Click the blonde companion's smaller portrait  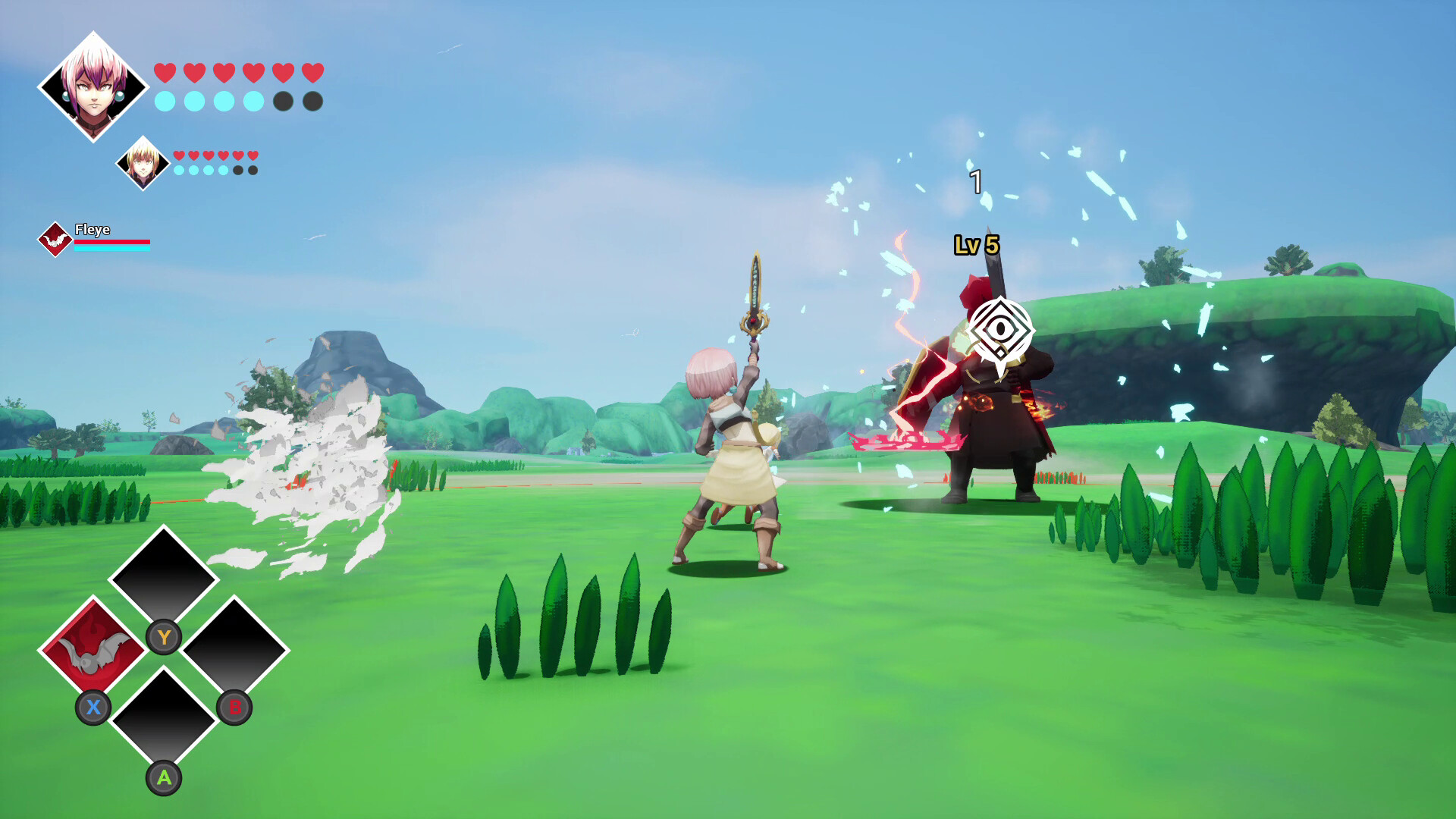[144, 162]
